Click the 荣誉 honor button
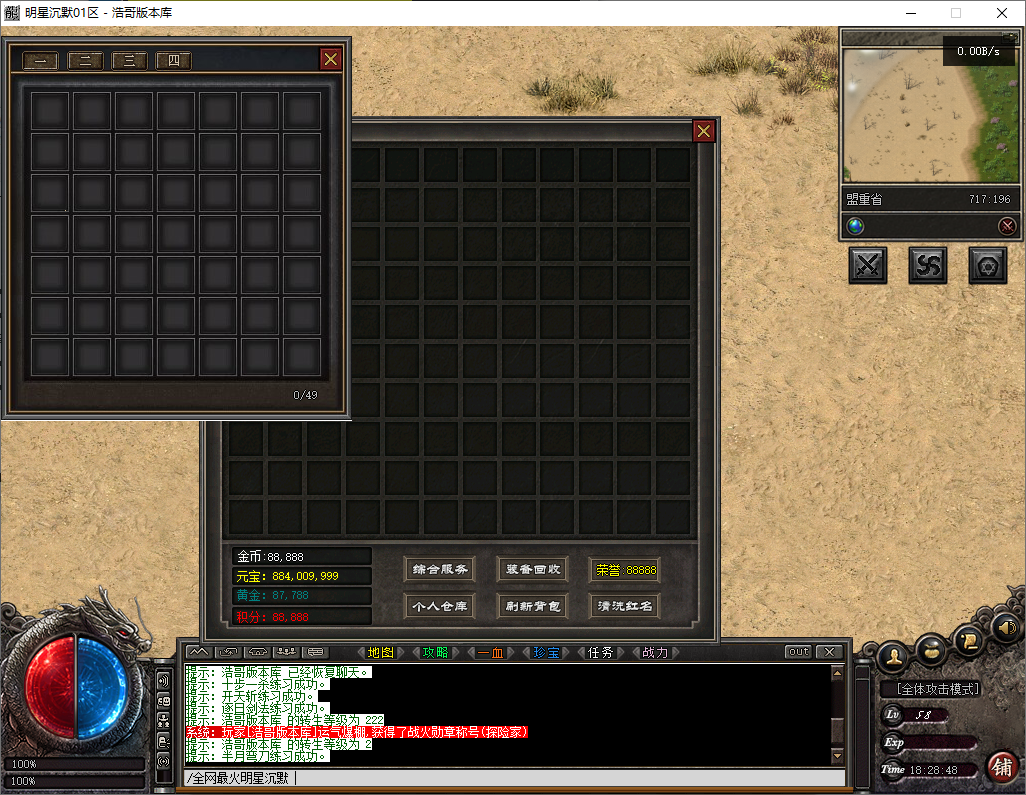The image size is (1026, 795). tap(625, 570)
